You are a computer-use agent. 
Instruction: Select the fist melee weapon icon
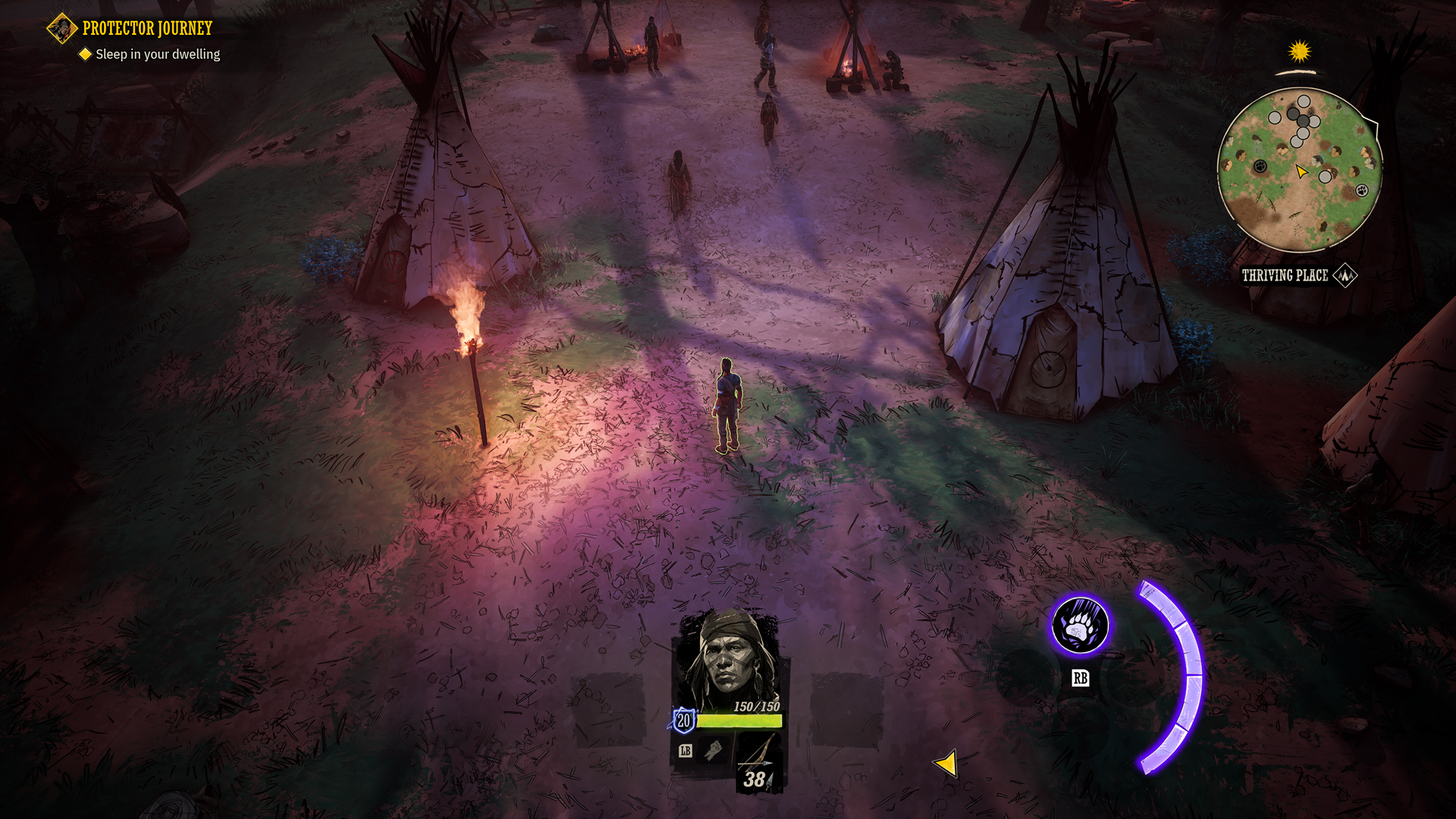click(714, 750)
